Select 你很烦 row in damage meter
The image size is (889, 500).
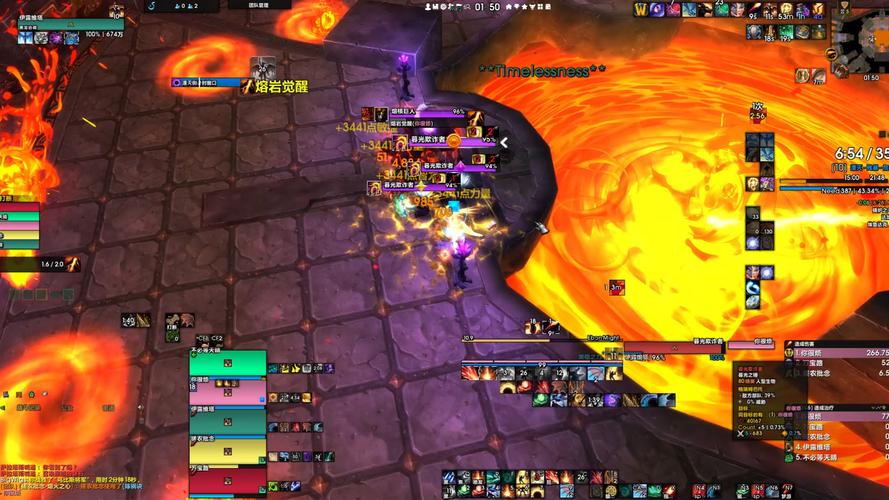pyautogui.click(x=838, y=352)
